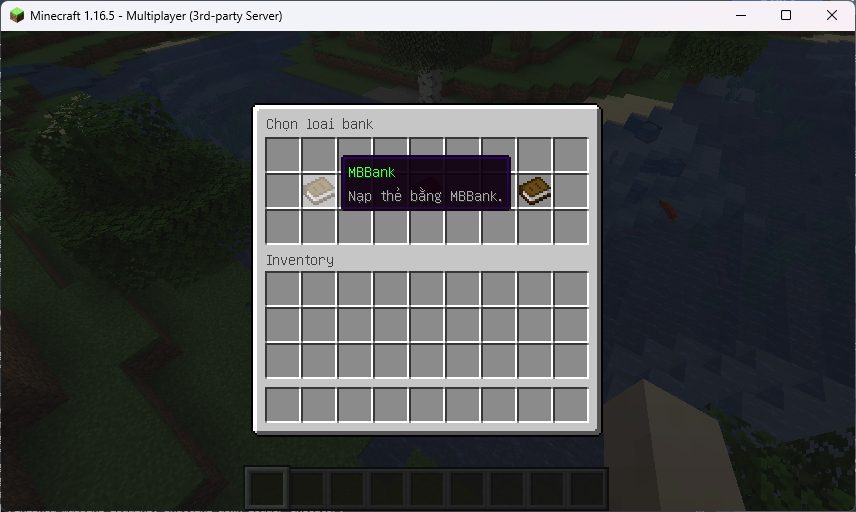Maximize the Minecraft window
The image size is (856, 512).
pos(786,15)
